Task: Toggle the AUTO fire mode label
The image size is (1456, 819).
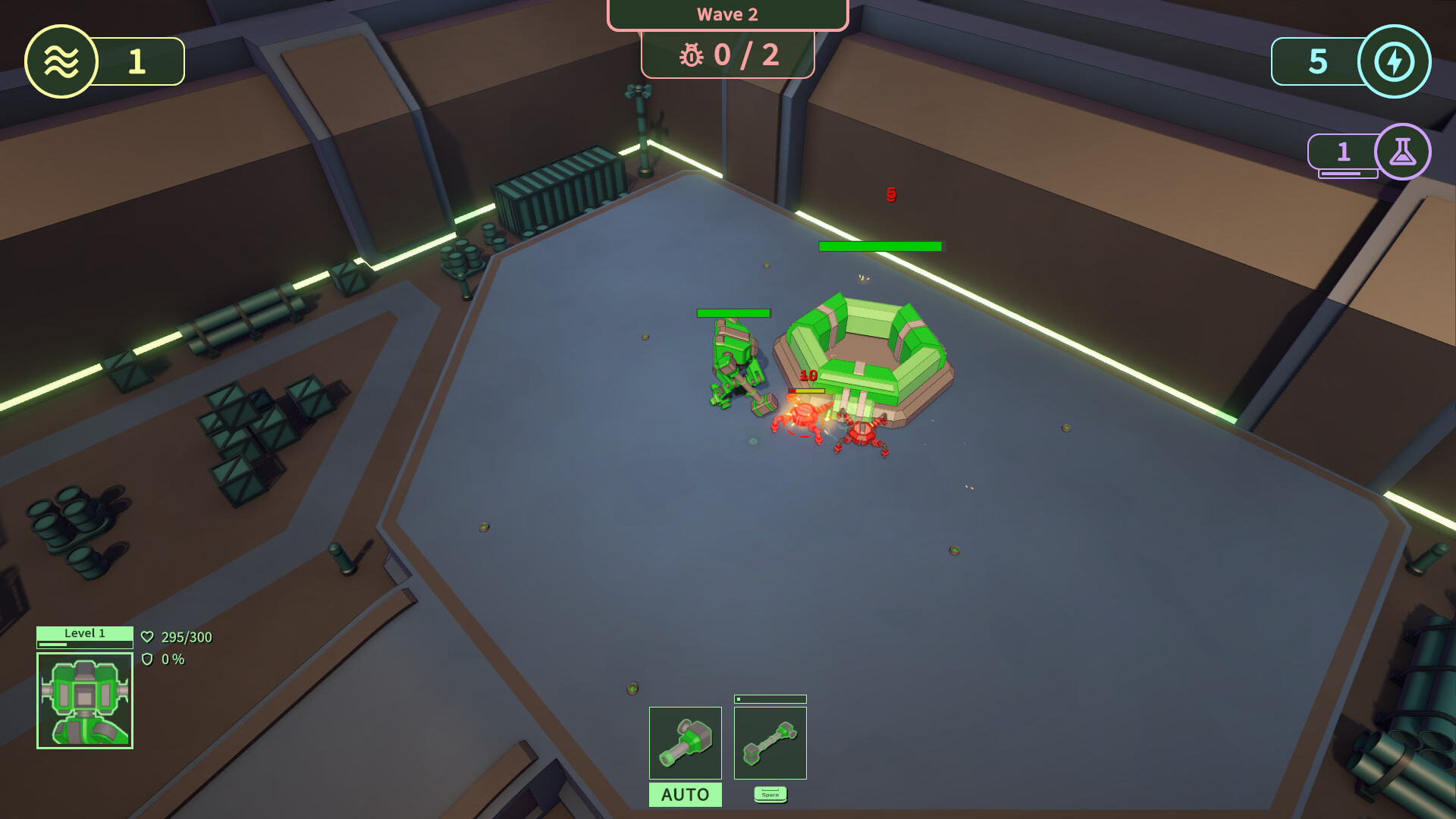Action: (685, 795)
